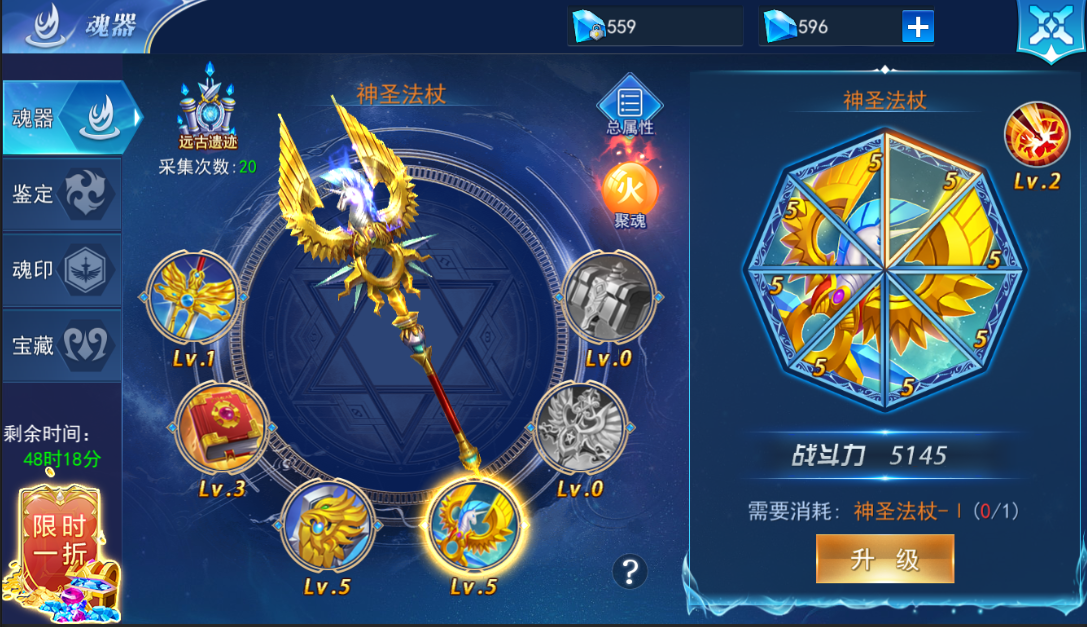Image resolution: width=1087 pixels, height=627 pixels.
Task: Tap the Lv.2 fire skill icon
Action: click(x=1036, y=138)
